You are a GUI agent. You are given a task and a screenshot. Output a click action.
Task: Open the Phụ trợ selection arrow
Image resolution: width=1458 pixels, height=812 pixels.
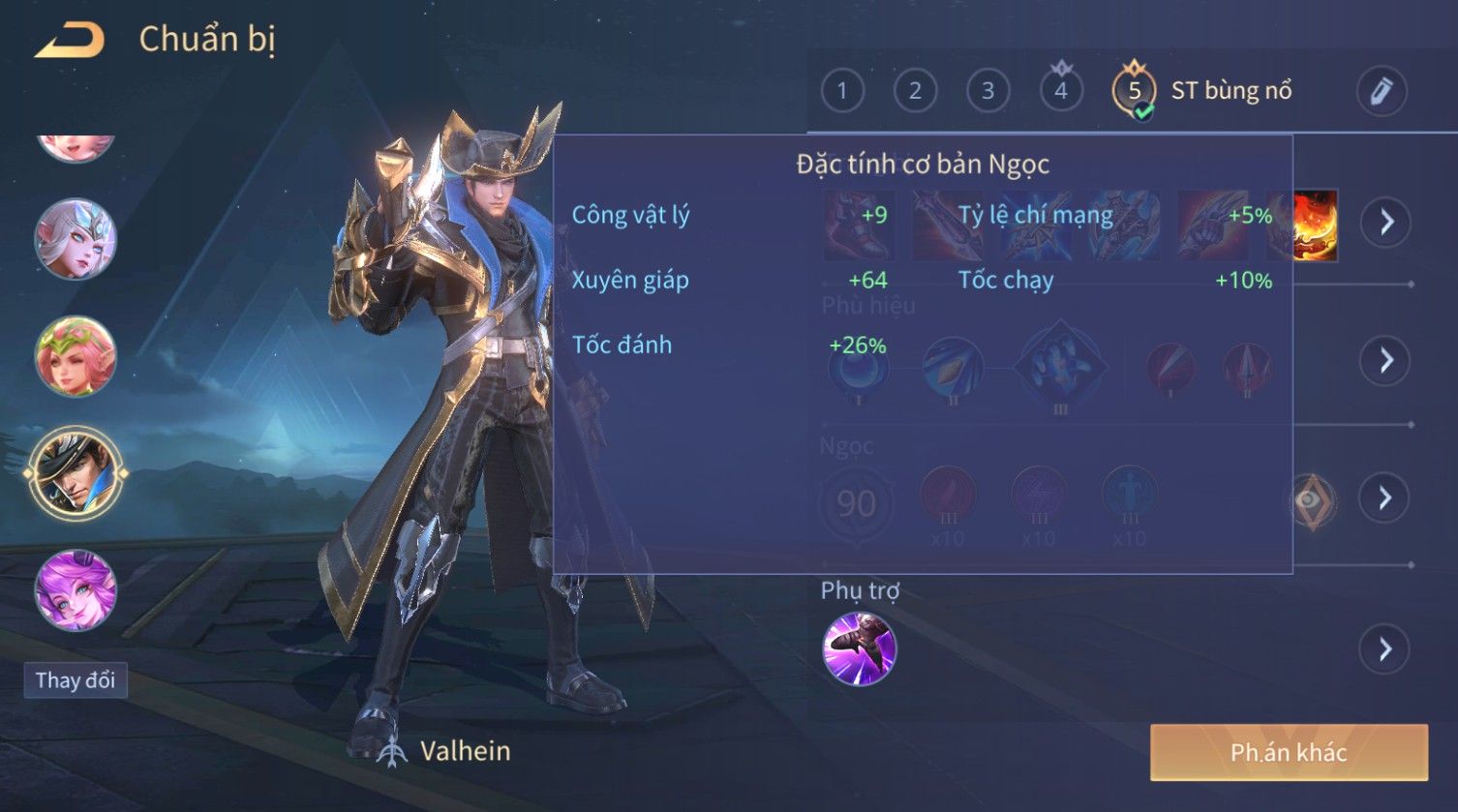(1385, 648)
